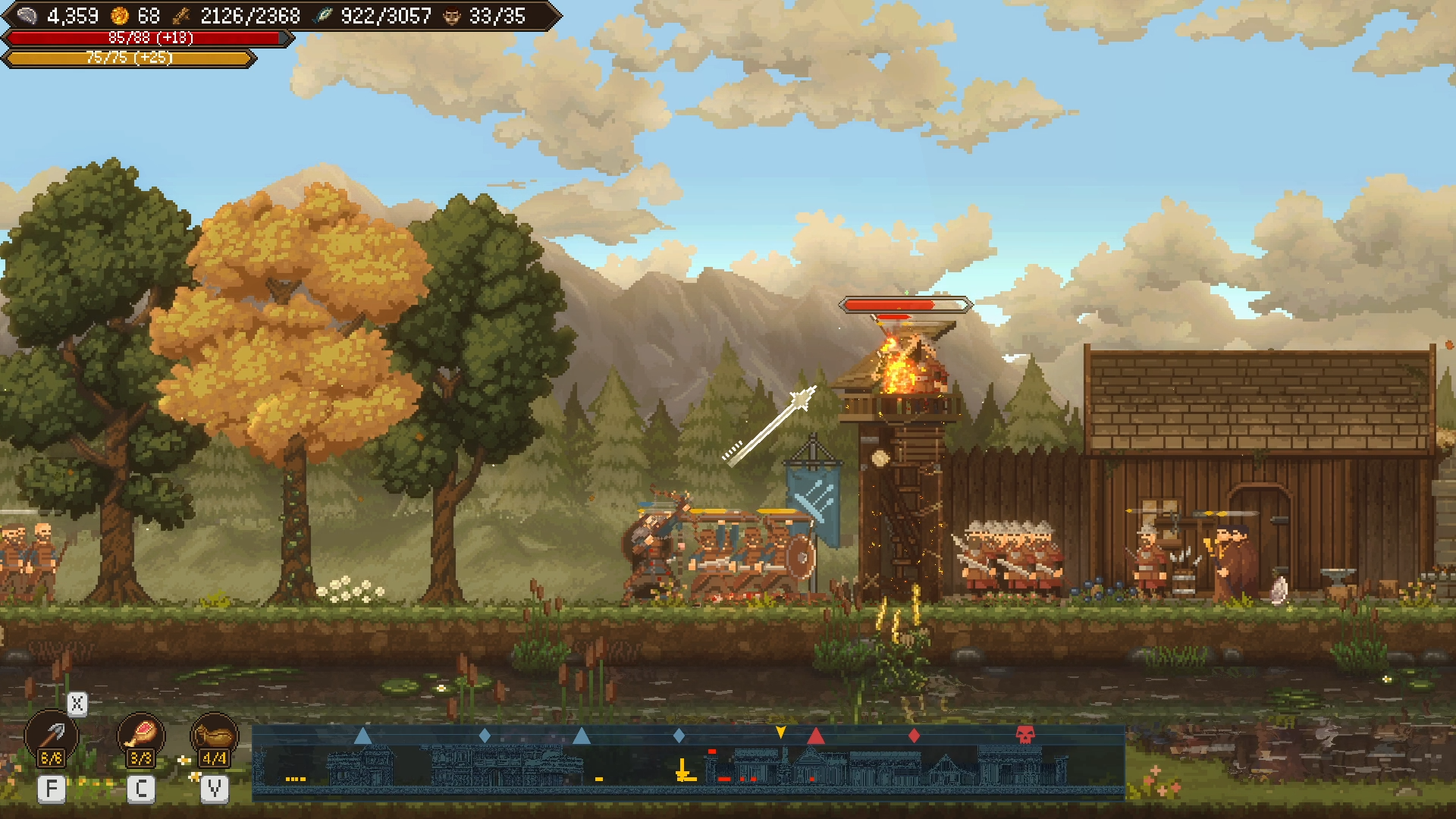1456x819 pixels.
Task: Use the roasted meat item slot
Action: [141, 734]
